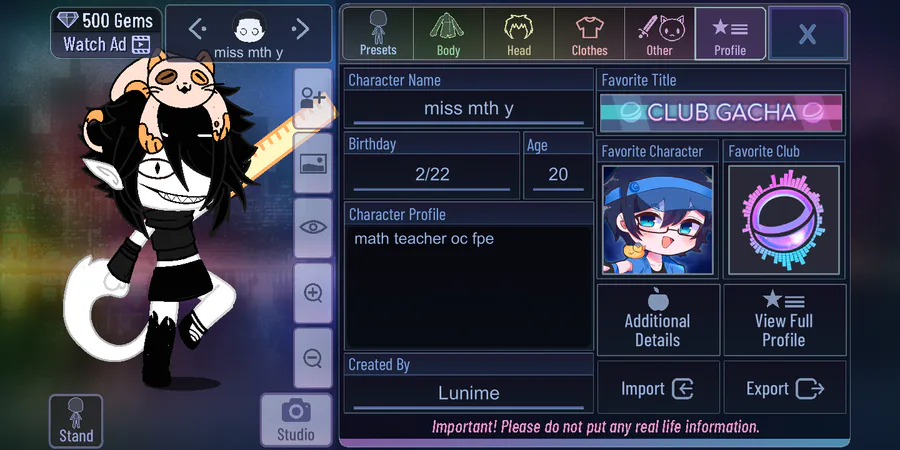Image resolution: width=900 pixels, height=450 pixels.
Task: Choose a different Favorite Title
Action: tap(721, 112)
